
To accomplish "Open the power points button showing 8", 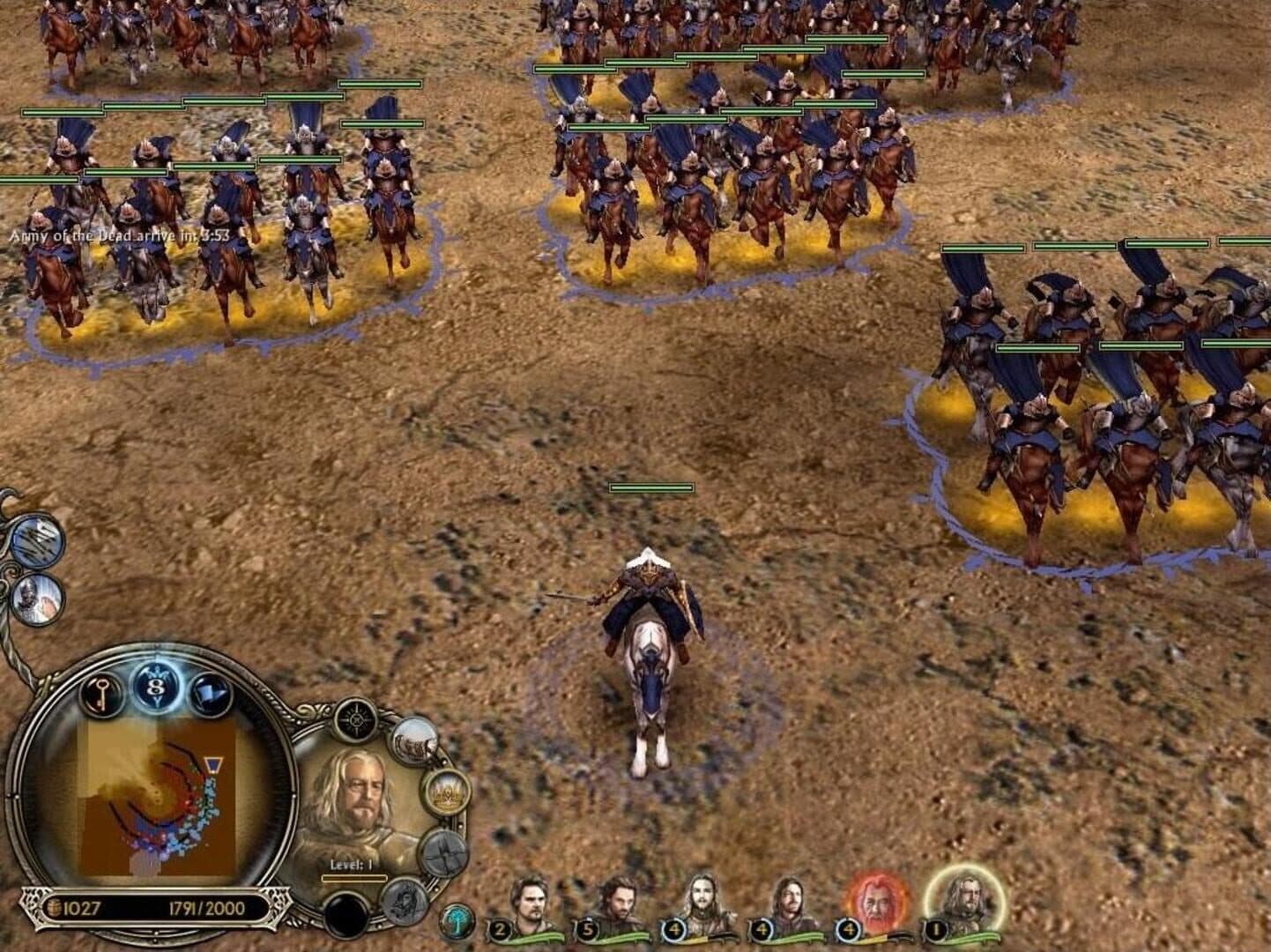I will point(157,686).
